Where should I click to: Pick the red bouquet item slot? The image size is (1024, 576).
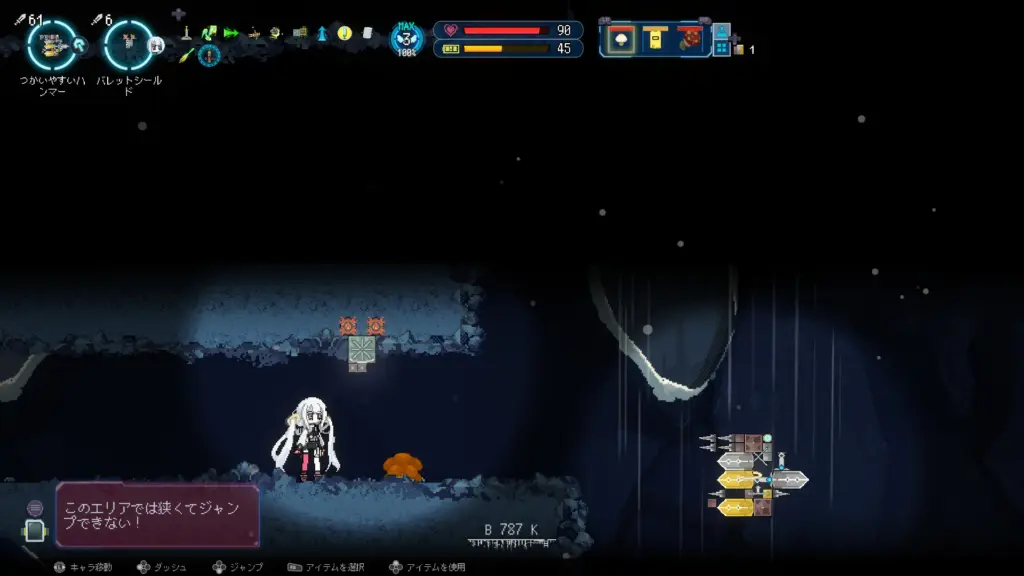[689, 39]
